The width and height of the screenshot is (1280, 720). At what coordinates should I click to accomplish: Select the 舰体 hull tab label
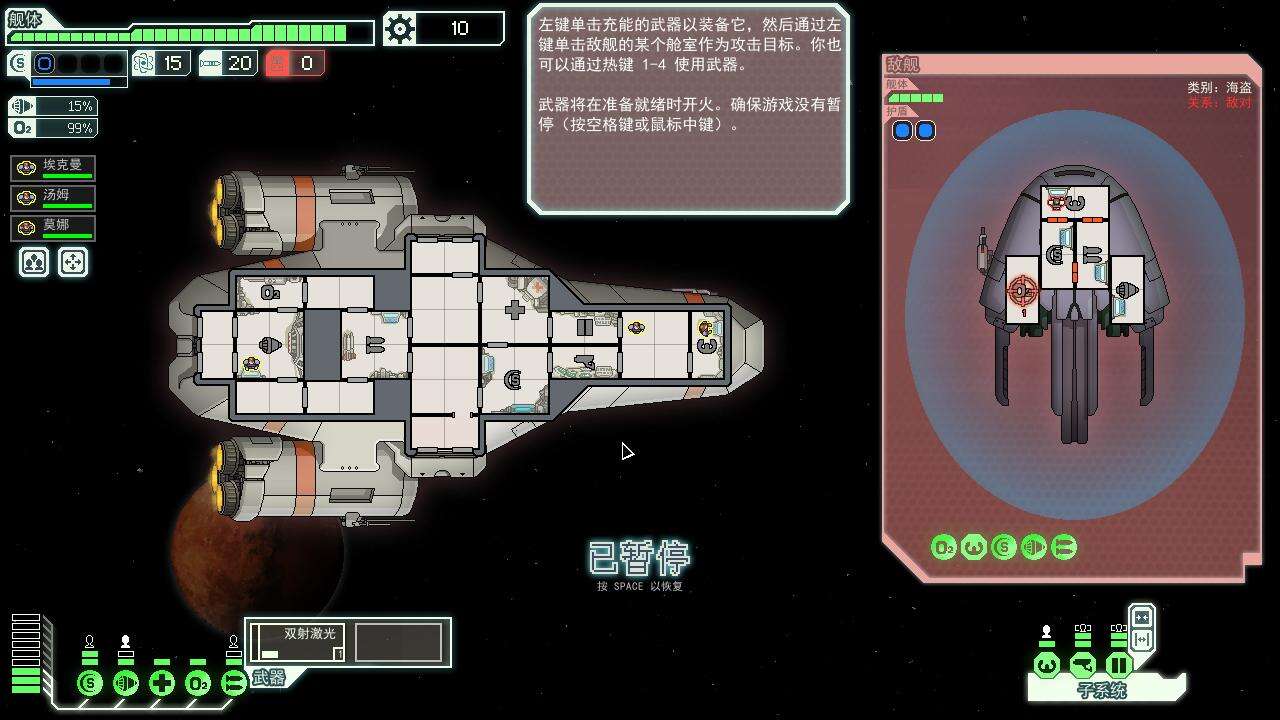coord(23,16)
